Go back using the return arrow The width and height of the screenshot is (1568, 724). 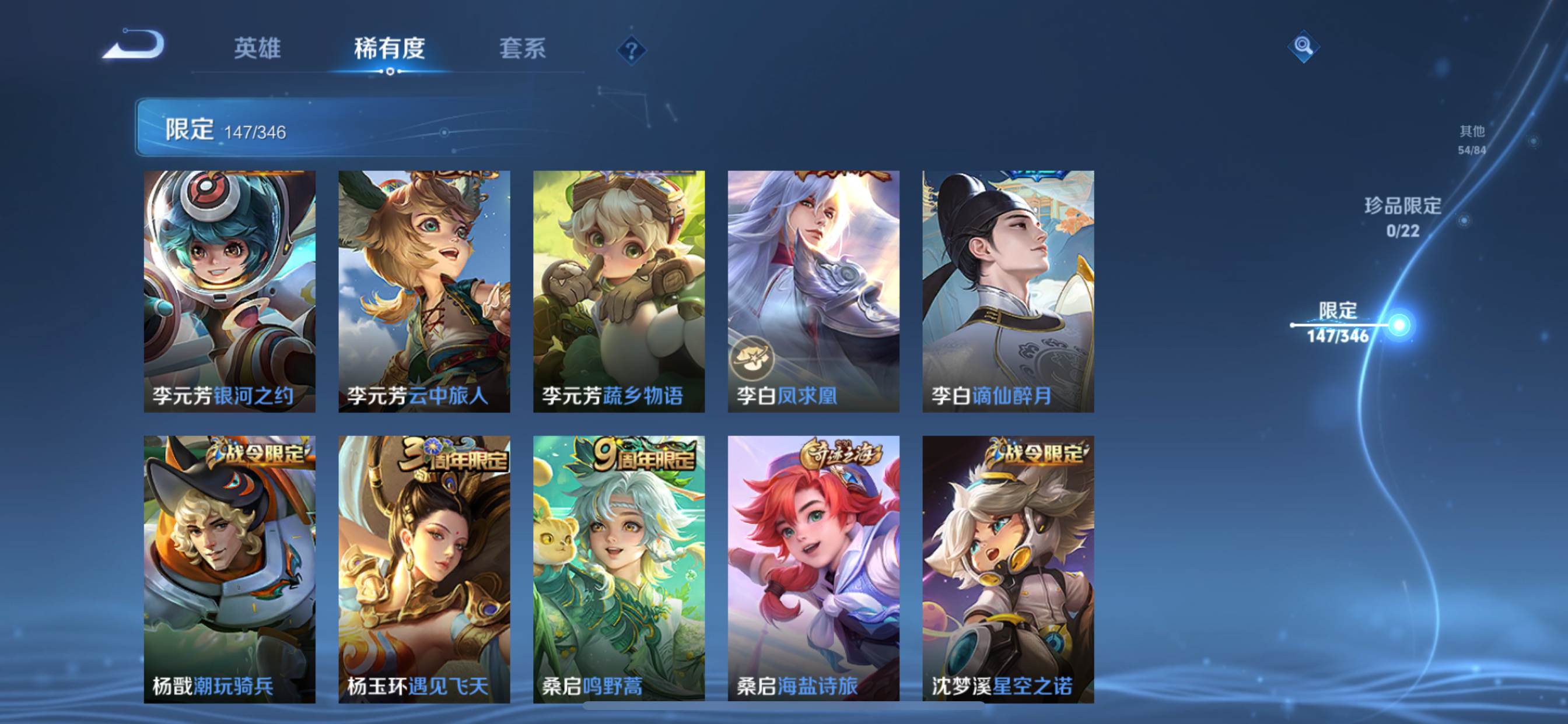pos(135,45)
